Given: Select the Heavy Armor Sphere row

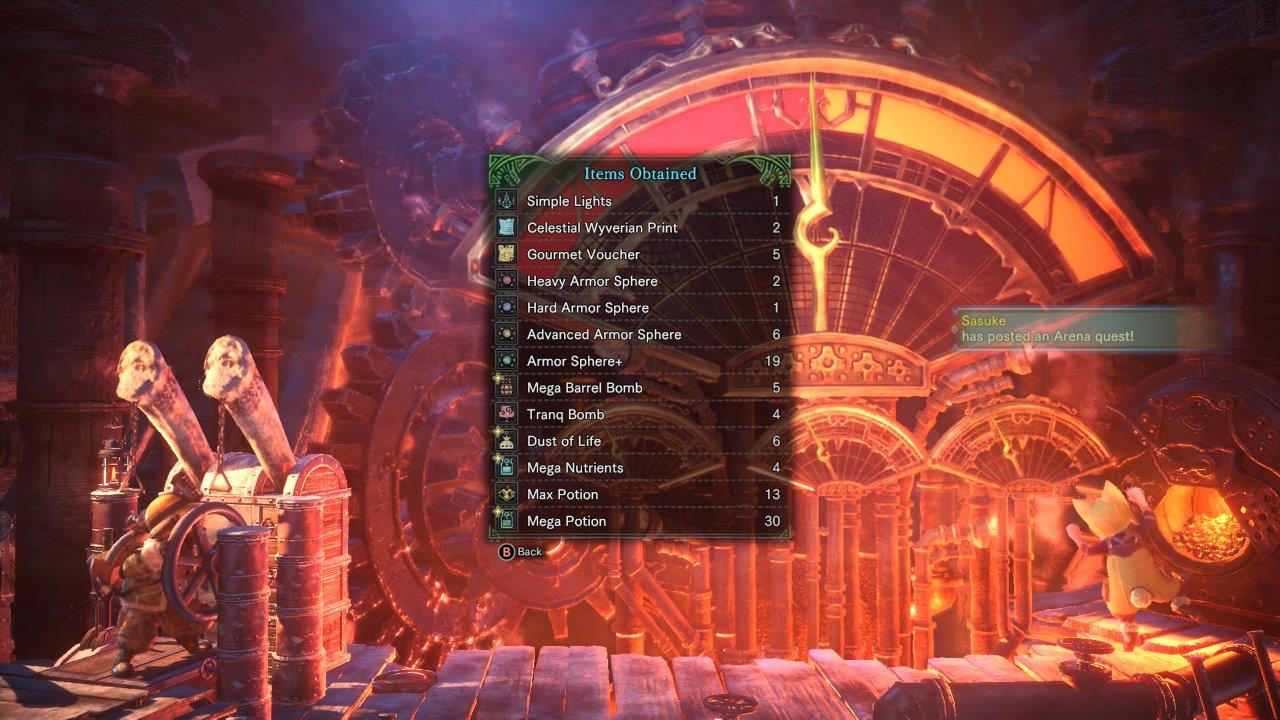Looking at the screenshot, I should [639, 281].
